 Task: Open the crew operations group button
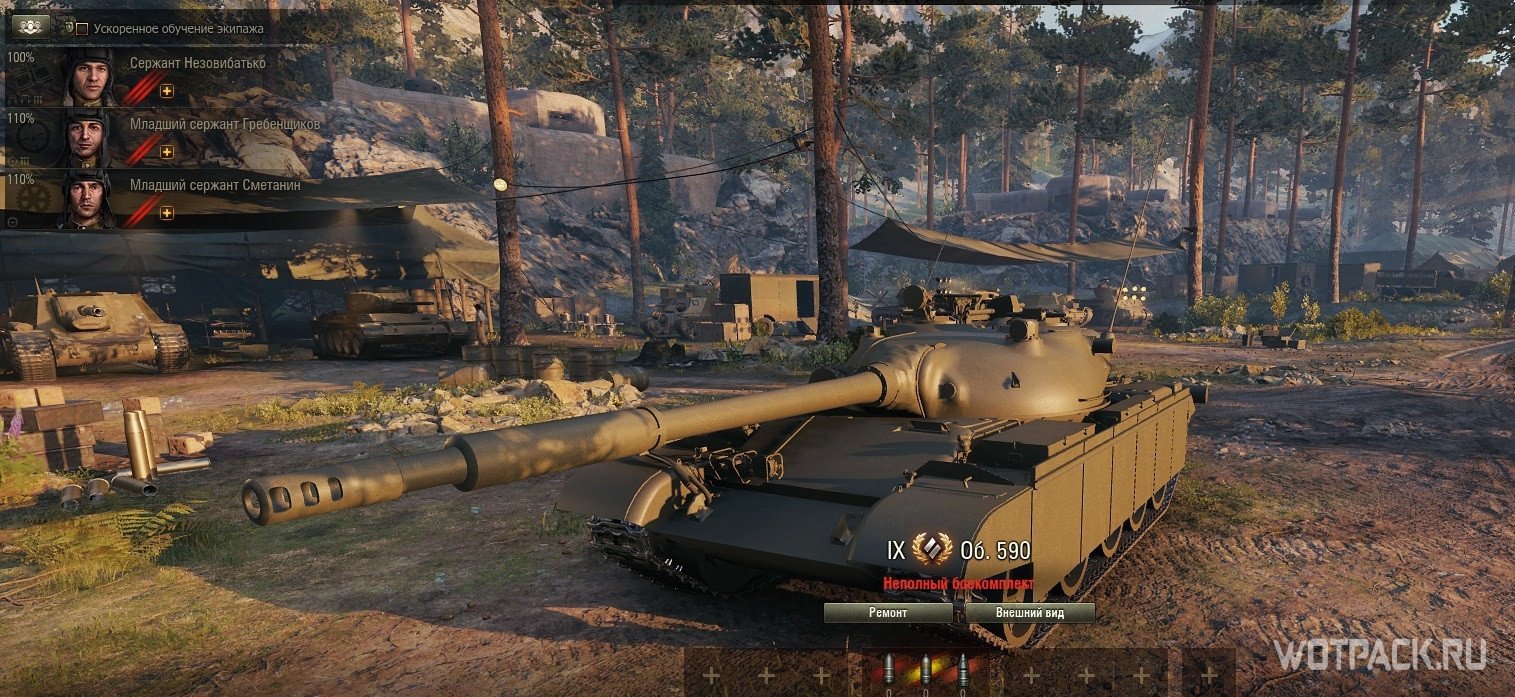(x=28, y=27)
